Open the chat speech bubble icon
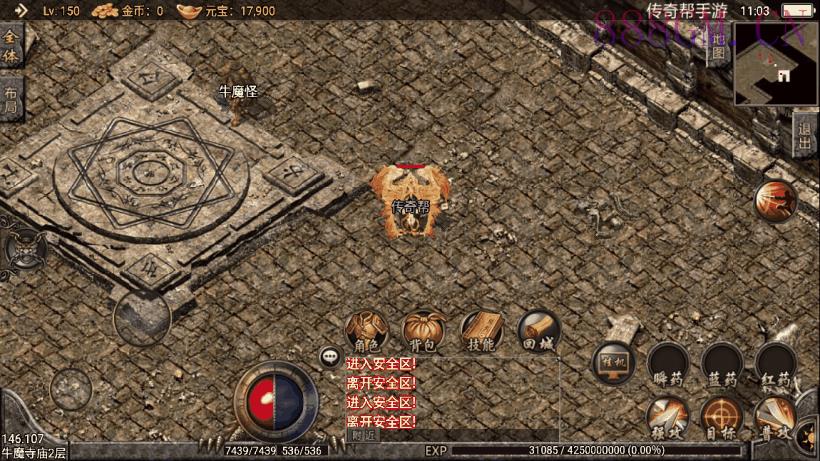This screenshot has height=461, width=820. click(x=329, y=356)
